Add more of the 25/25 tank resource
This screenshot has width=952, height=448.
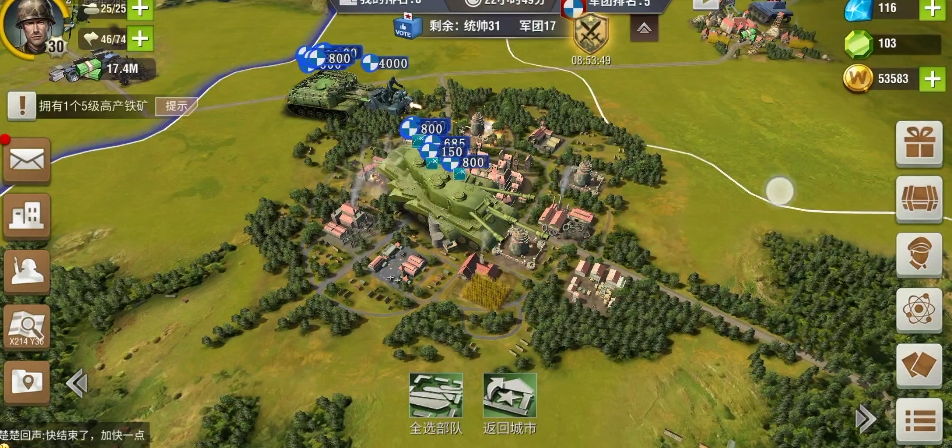[139, 9]
